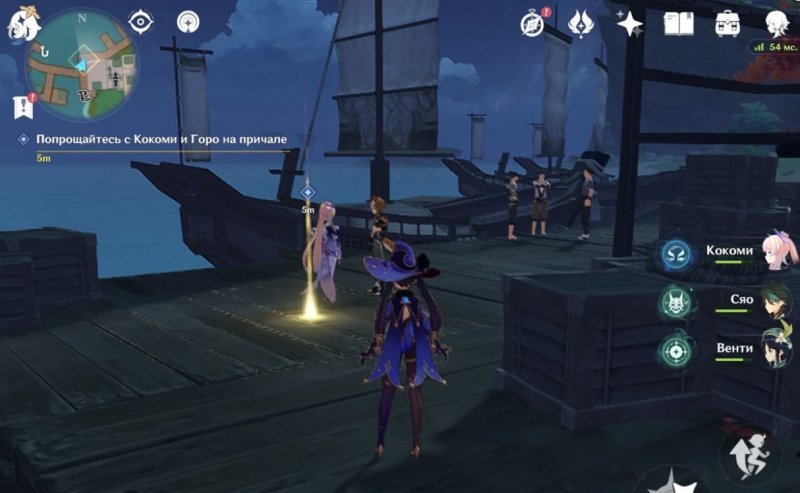
Task: Trigger Сяо's mask elemental burst icon
Action: [675, 301]
